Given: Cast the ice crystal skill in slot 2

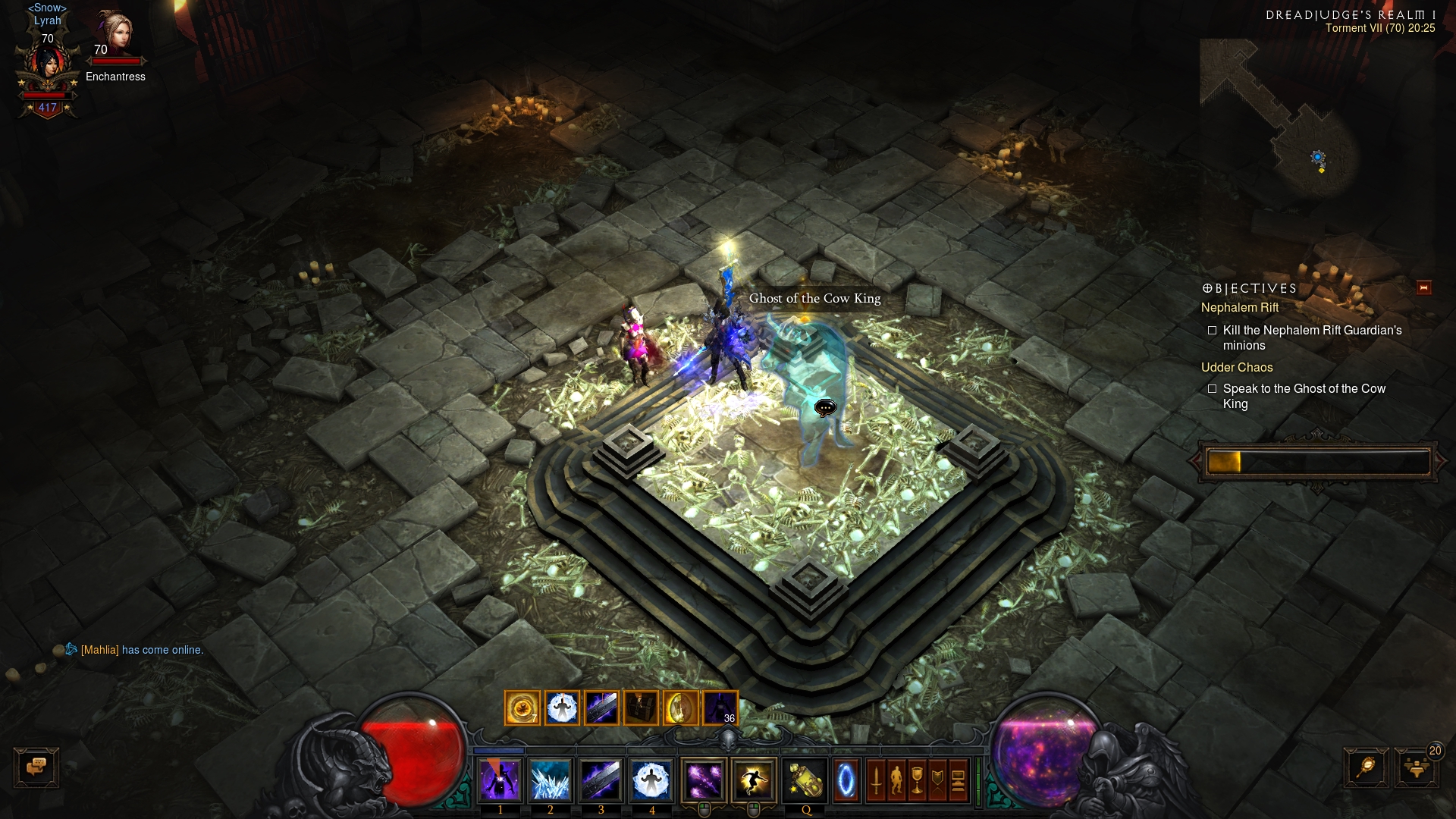Looking at the screenshot, I should 551,780.
